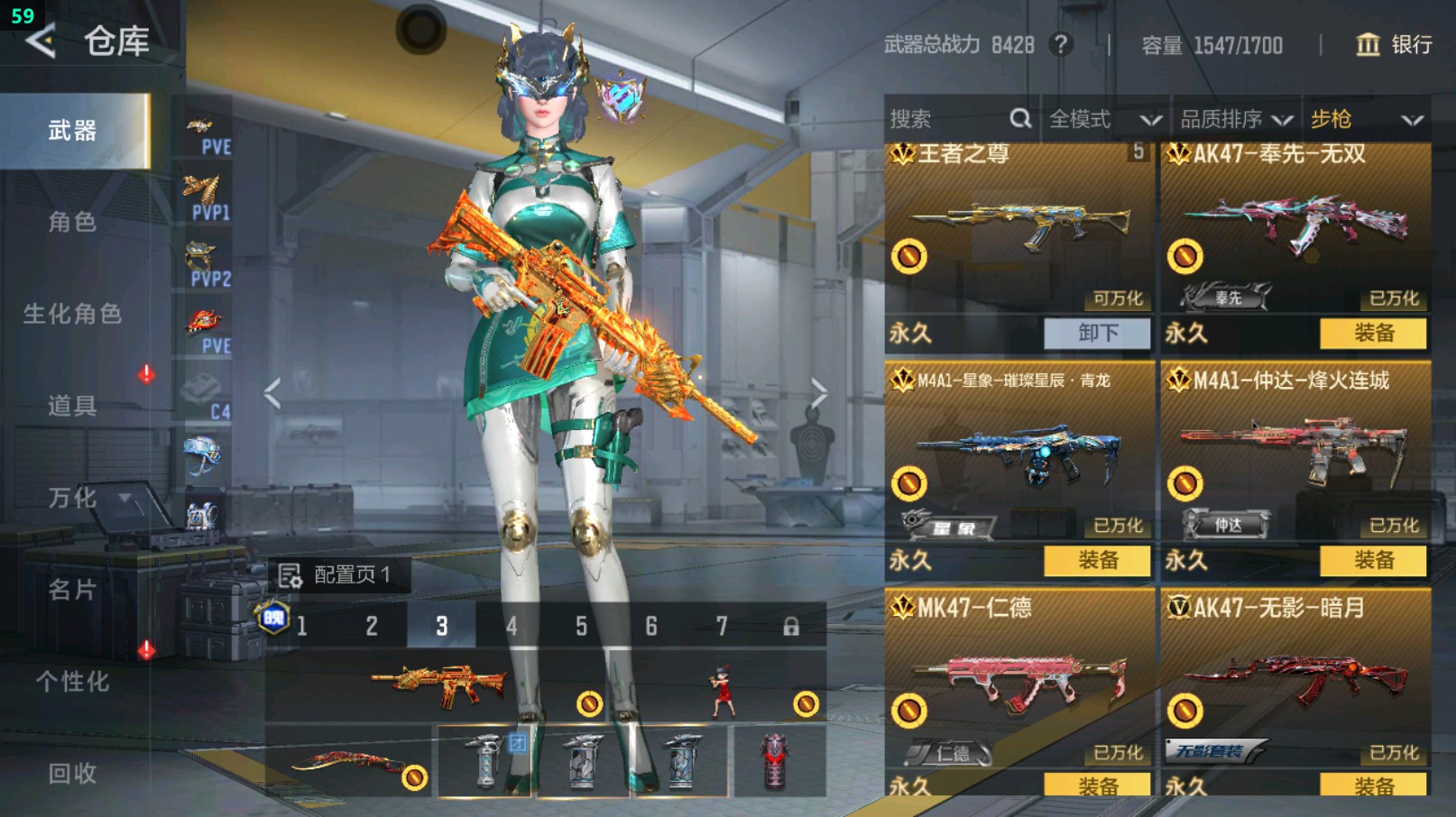Open the 名片 section

pyautogui.click(x=72, y=590)
